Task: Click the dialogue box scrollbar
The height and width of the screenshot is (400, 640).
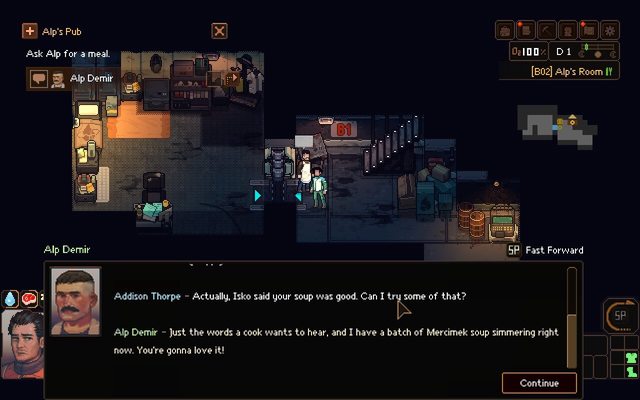Action: (x=572, y=318)
